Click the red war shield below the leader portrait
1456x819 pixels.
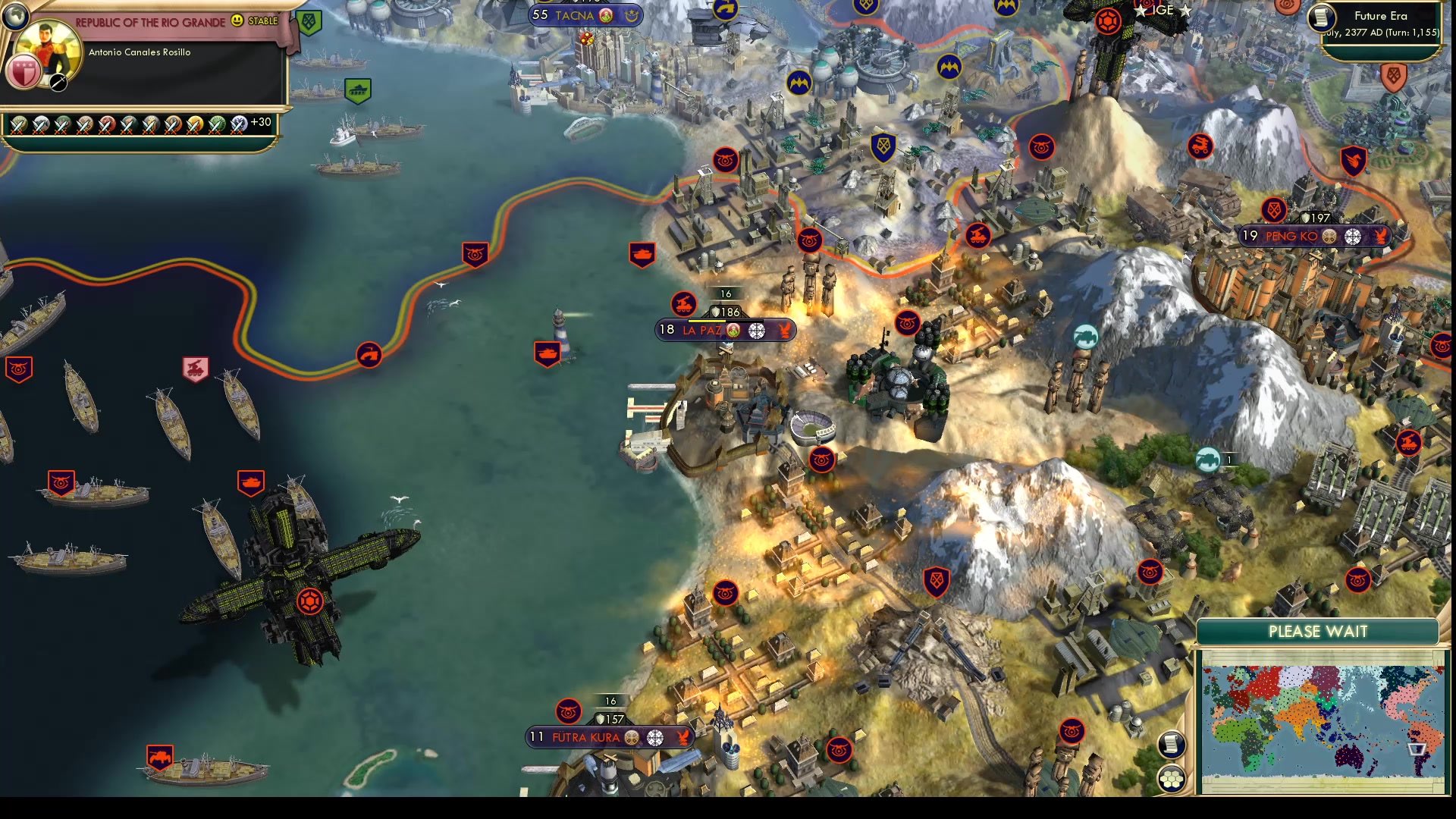[x=23, y=72]
